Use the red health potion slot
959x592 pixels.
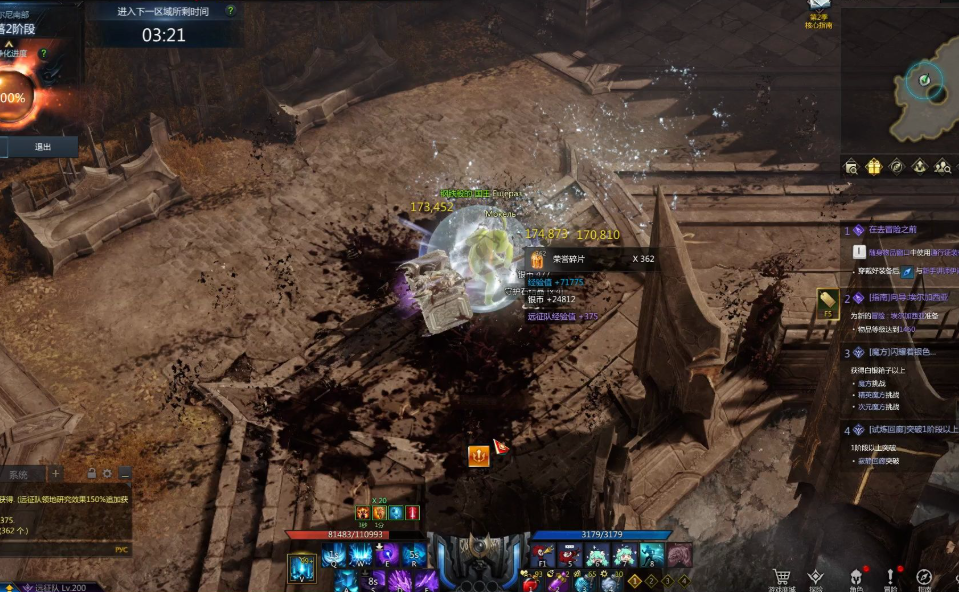tap(531, 583)
